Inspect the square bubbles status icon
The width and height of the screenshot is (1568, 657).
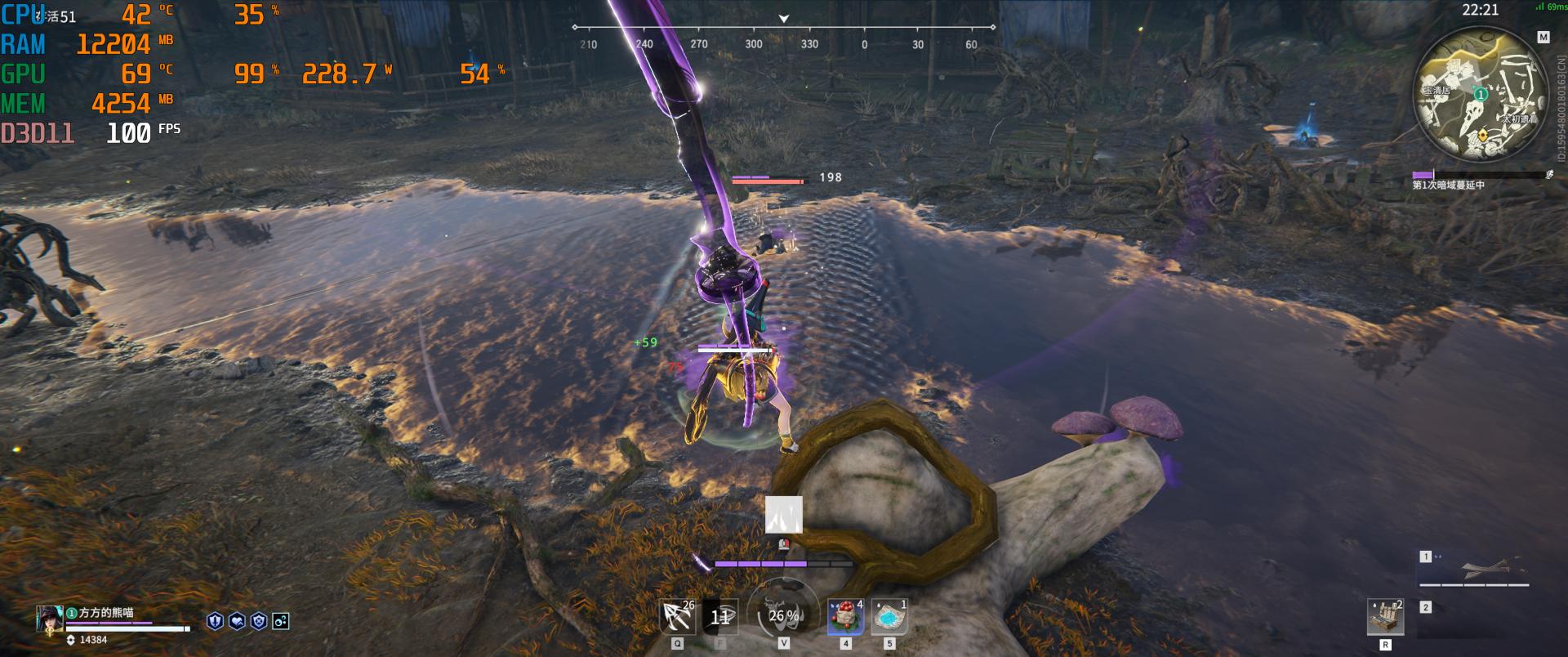281,621
